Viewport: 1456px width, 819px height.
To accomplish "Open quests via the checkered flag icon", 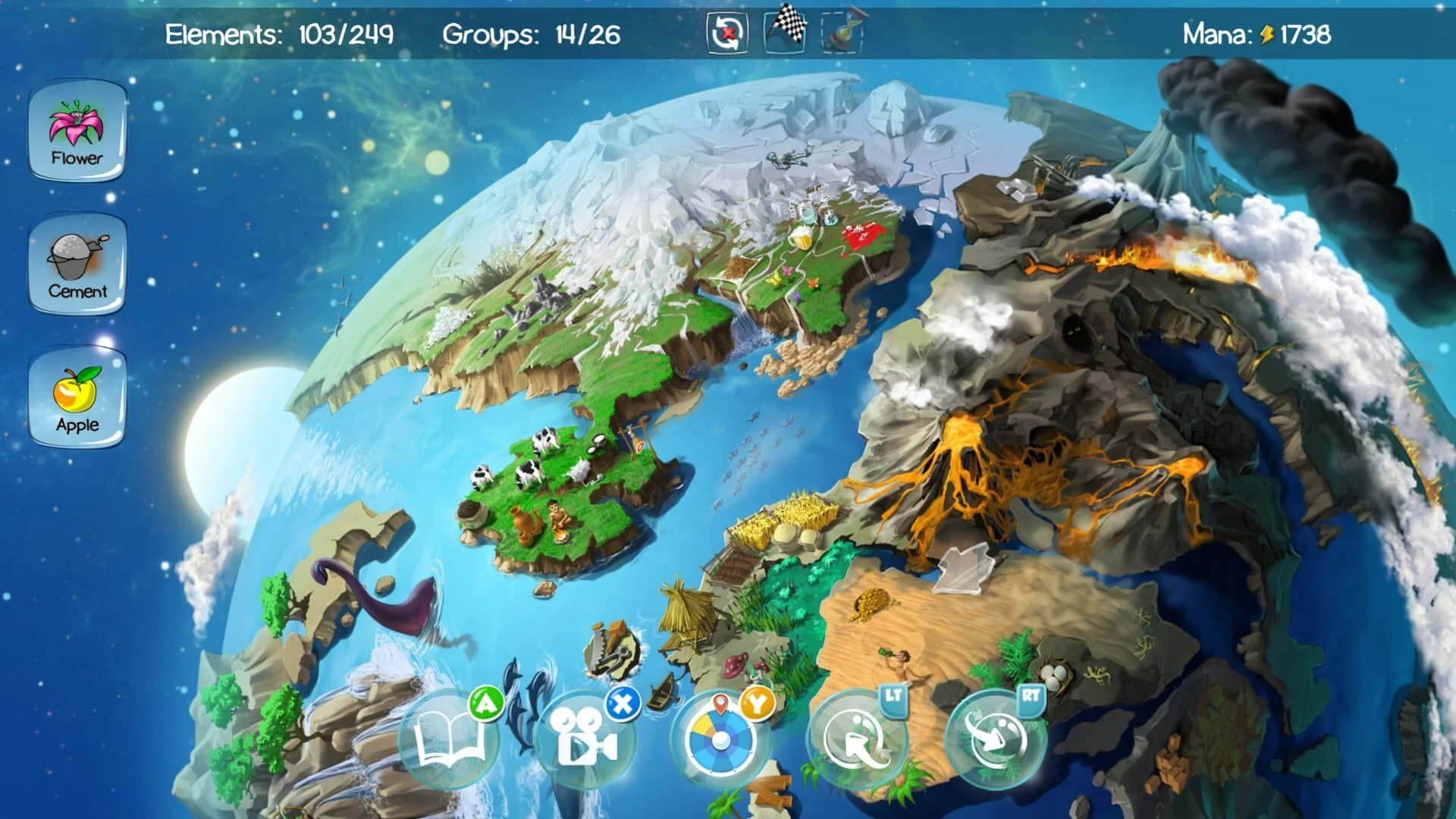I will pyautogui.click(x=786, y=32).
